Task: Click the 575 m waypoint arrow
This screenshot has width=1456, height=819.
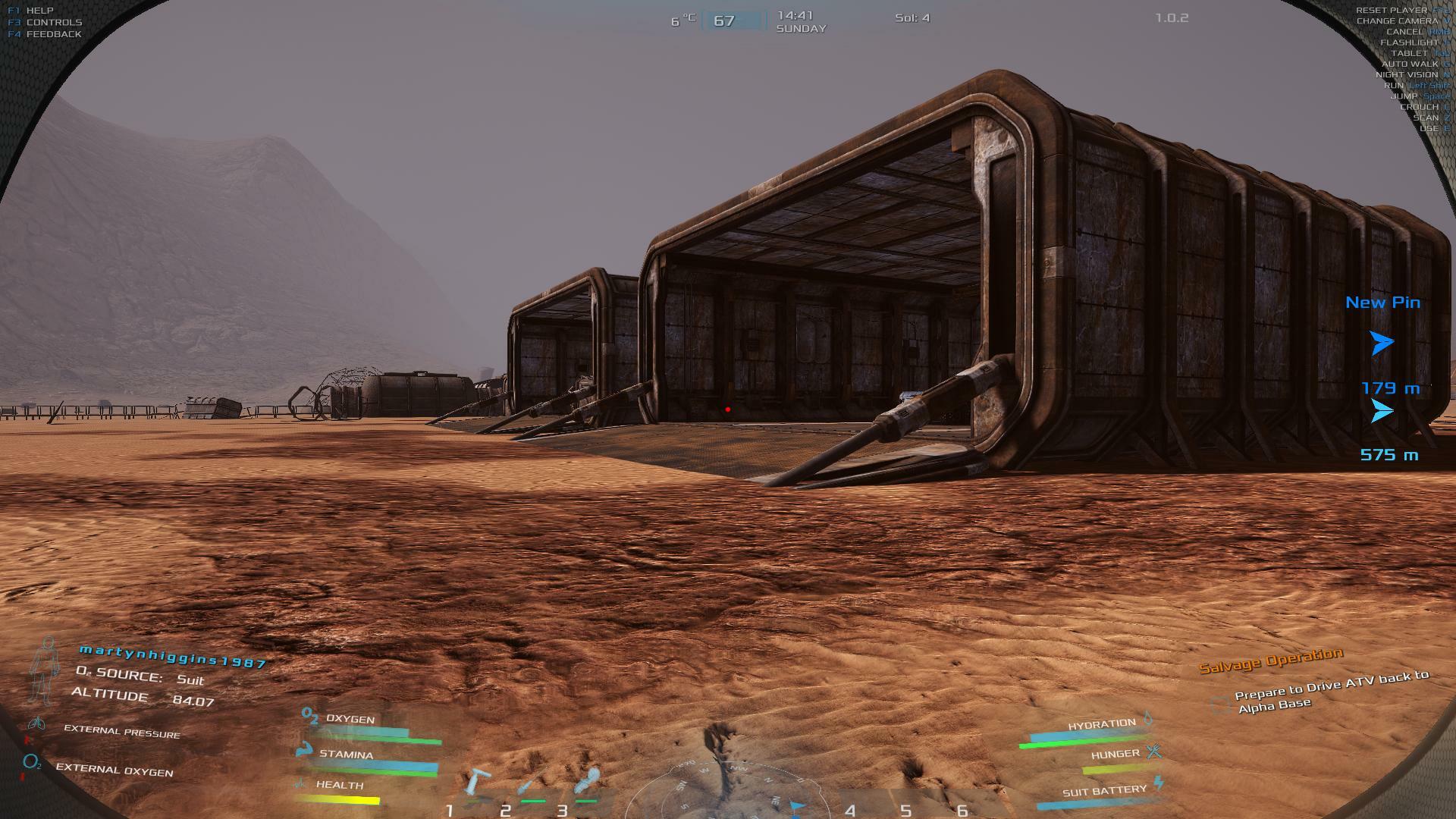Action: [1382, 411]
